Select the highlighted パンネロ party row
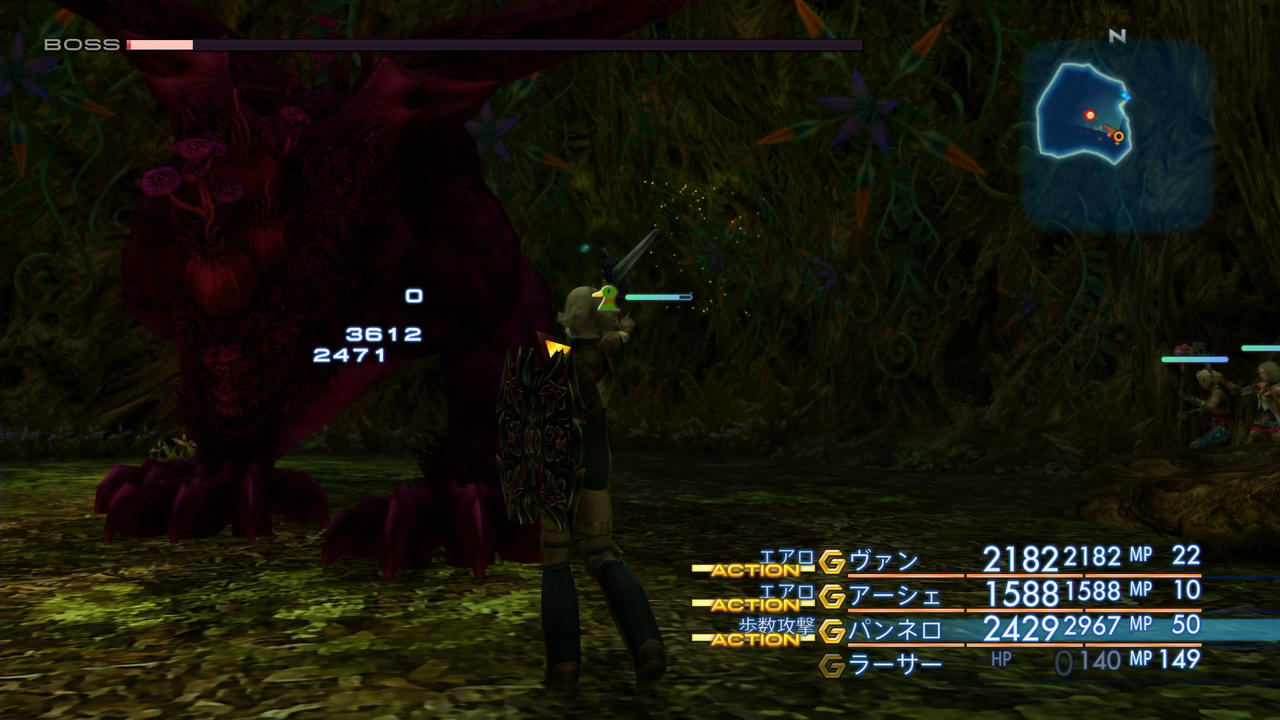The image size is (1280, 720). tap(895, 630)
